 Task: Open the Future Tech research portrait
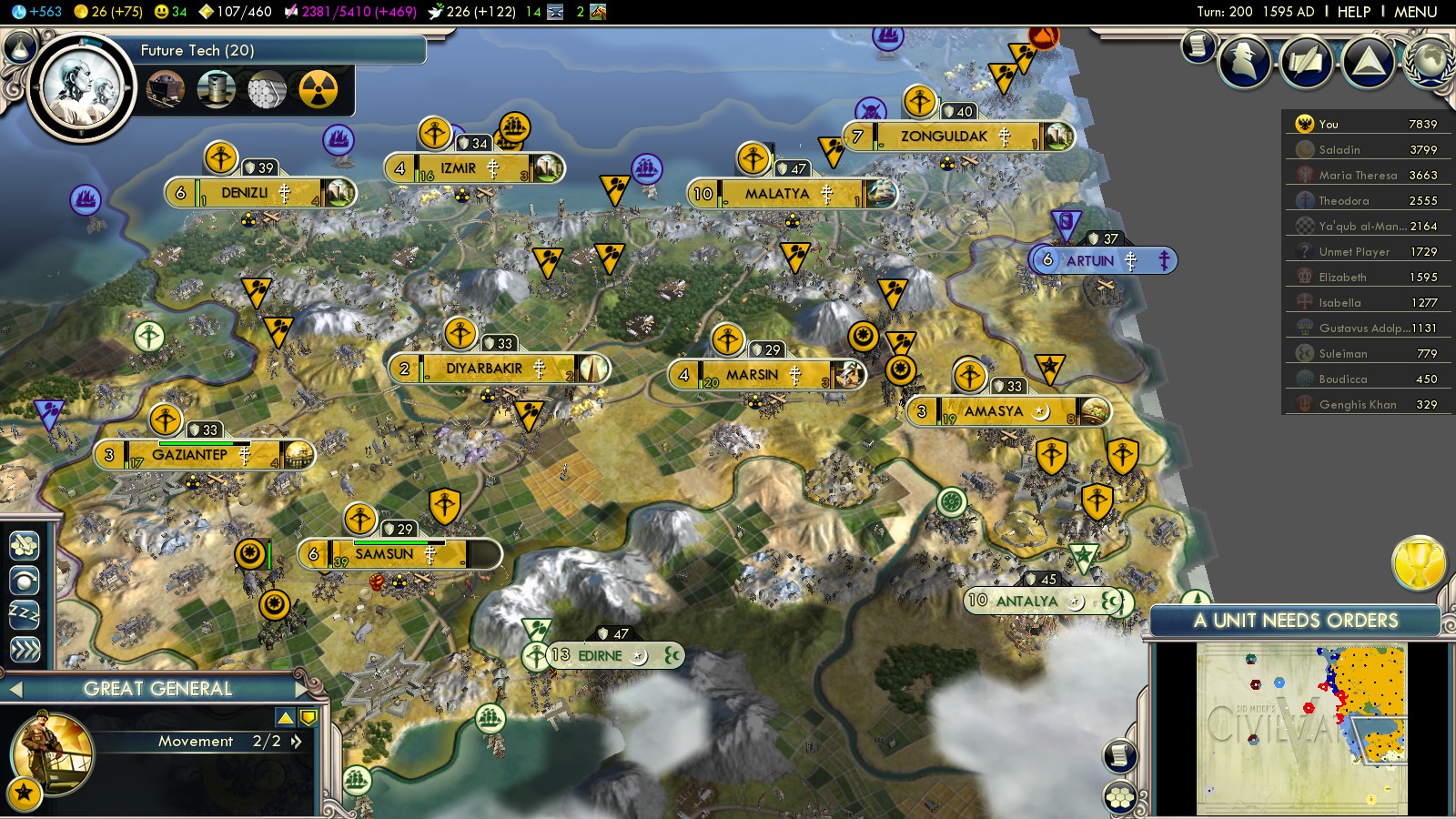pyautogui.click(x=81, y=88)
